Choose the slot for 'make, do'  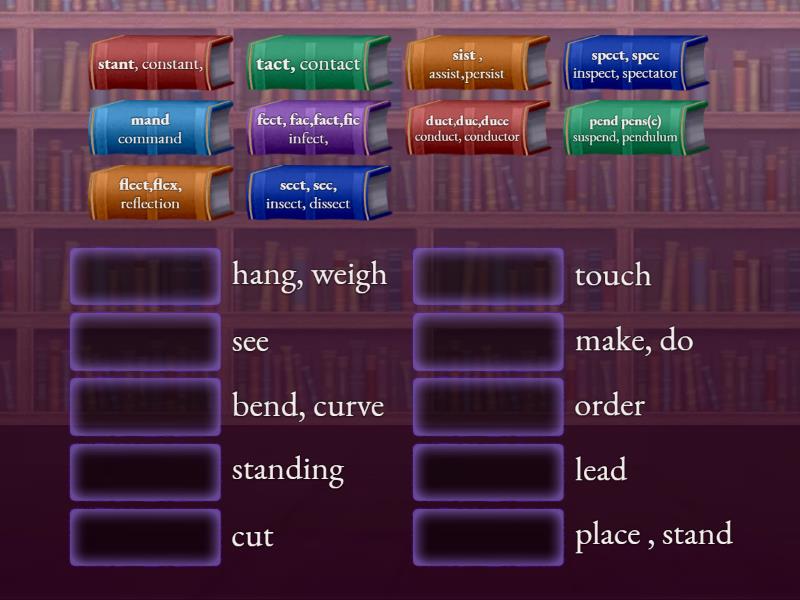pos(488,342)
